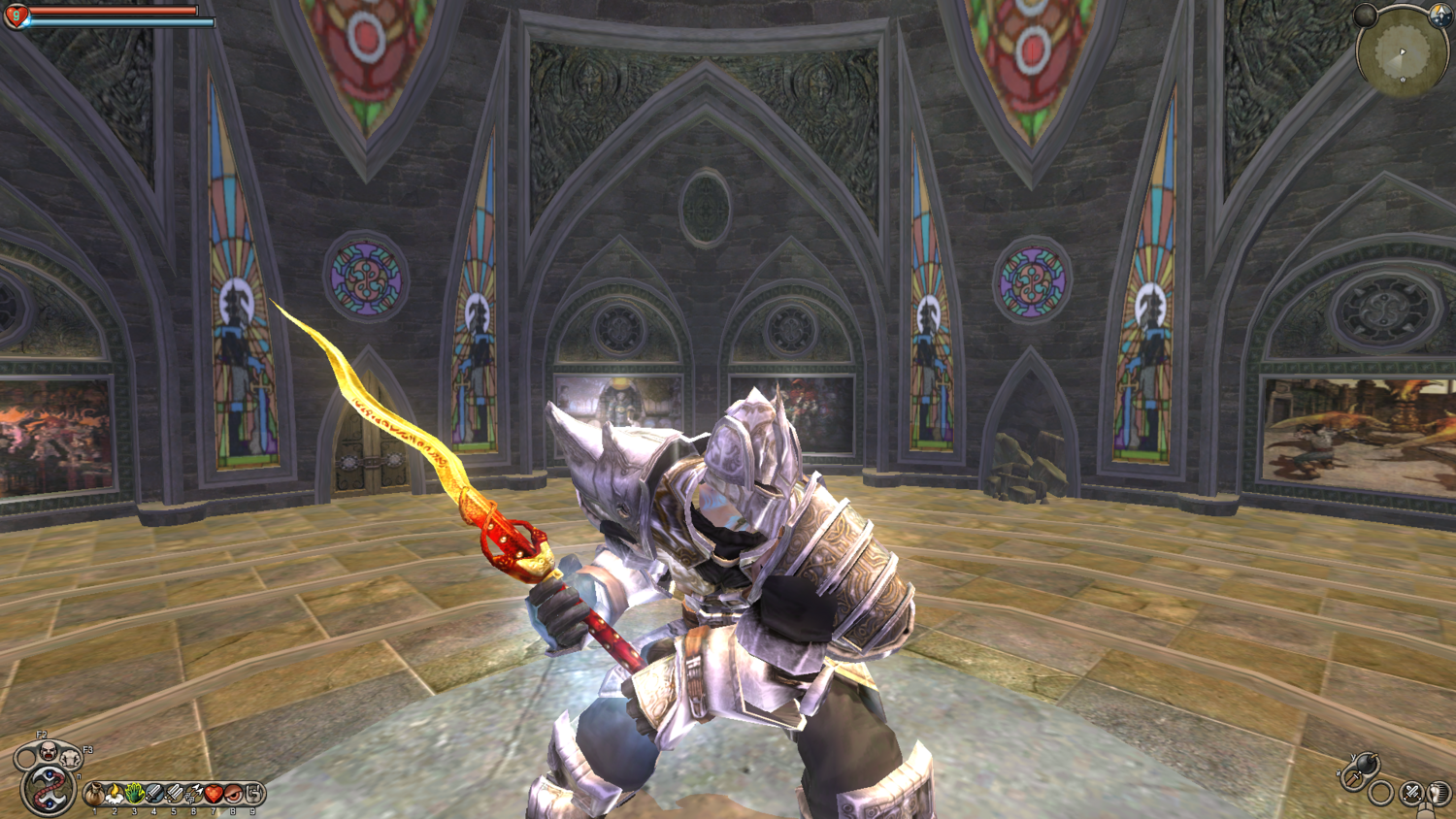Click the crossed swords attack icon

click(x=1411, y=794)
